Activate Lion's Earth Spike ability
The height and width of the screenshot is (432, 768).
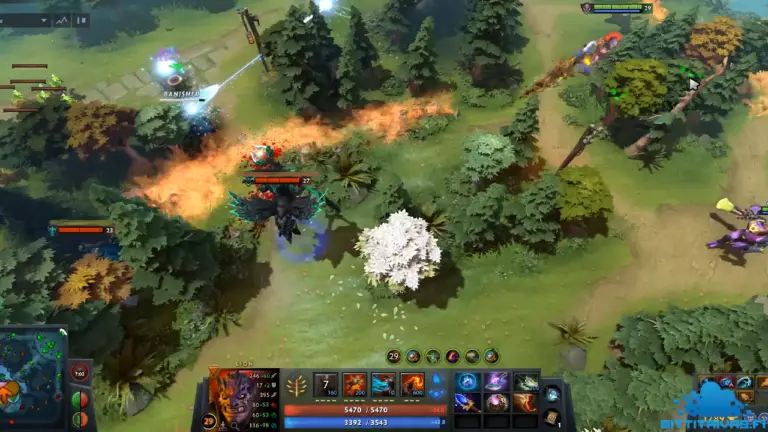(x=326, y=385)
